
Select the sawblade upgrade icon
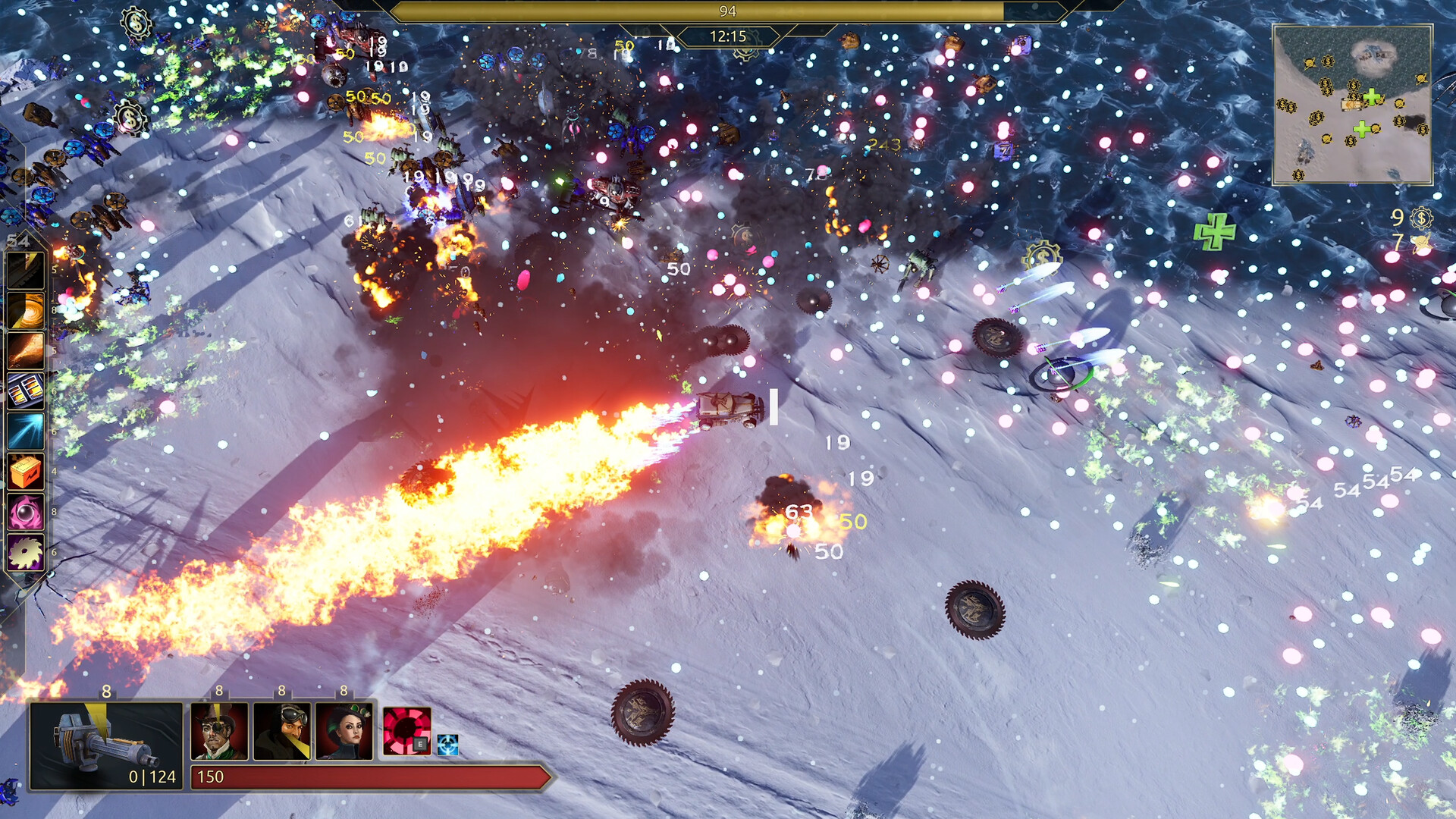click(26, 552)
